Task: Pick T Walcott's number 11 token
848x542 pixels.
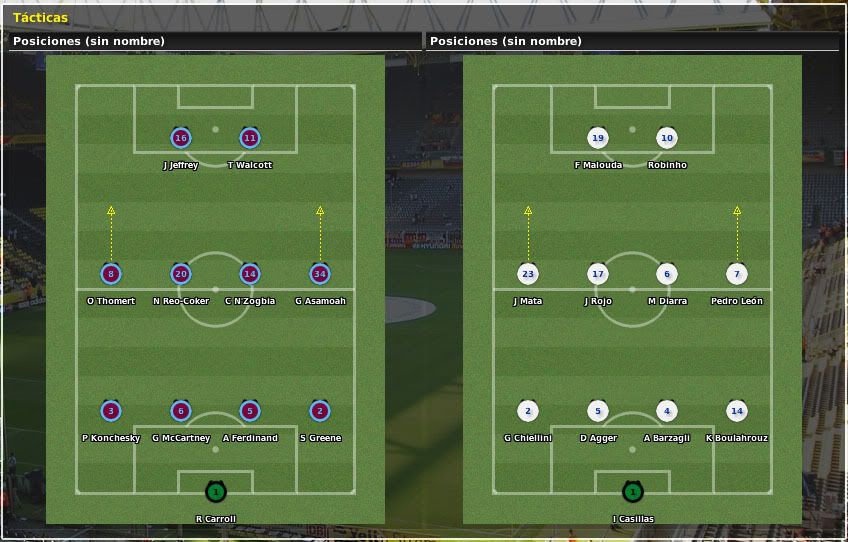Action: (250, 138)
